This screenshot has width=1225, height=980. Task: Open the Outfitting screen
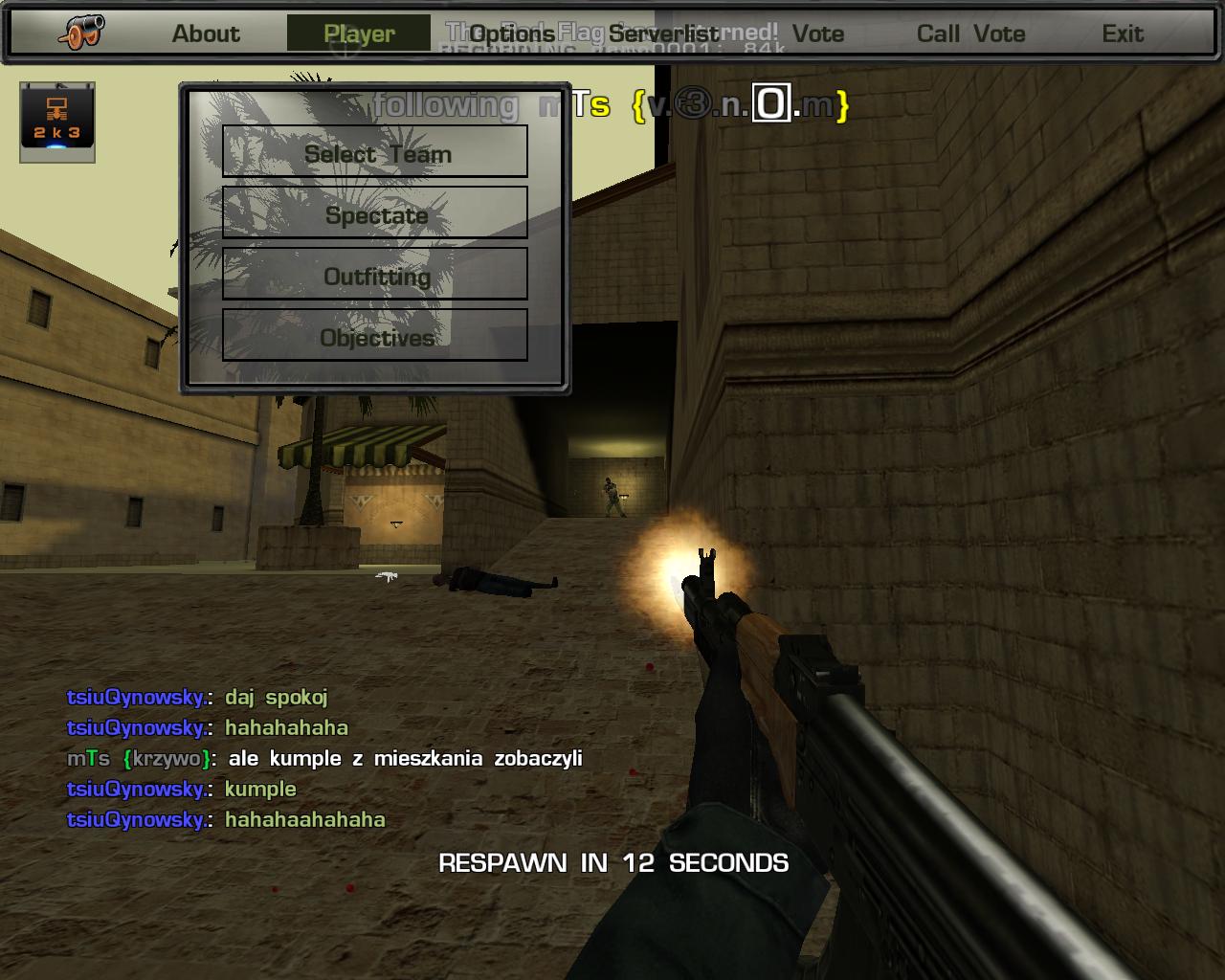[x=375, y=275]
